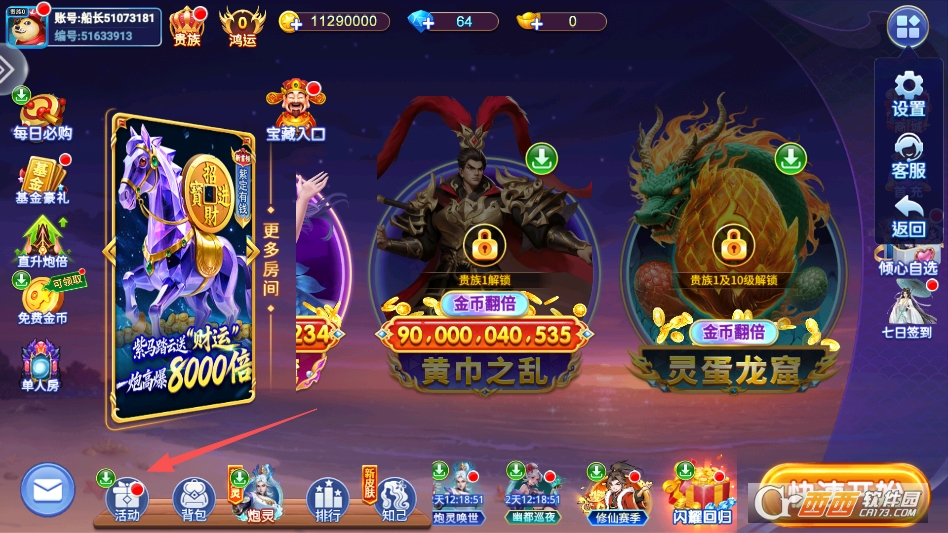This screenshot has width=948, height=533.
Task: Claim 免费金币 free coins
Action: click(x=42, y=301)
